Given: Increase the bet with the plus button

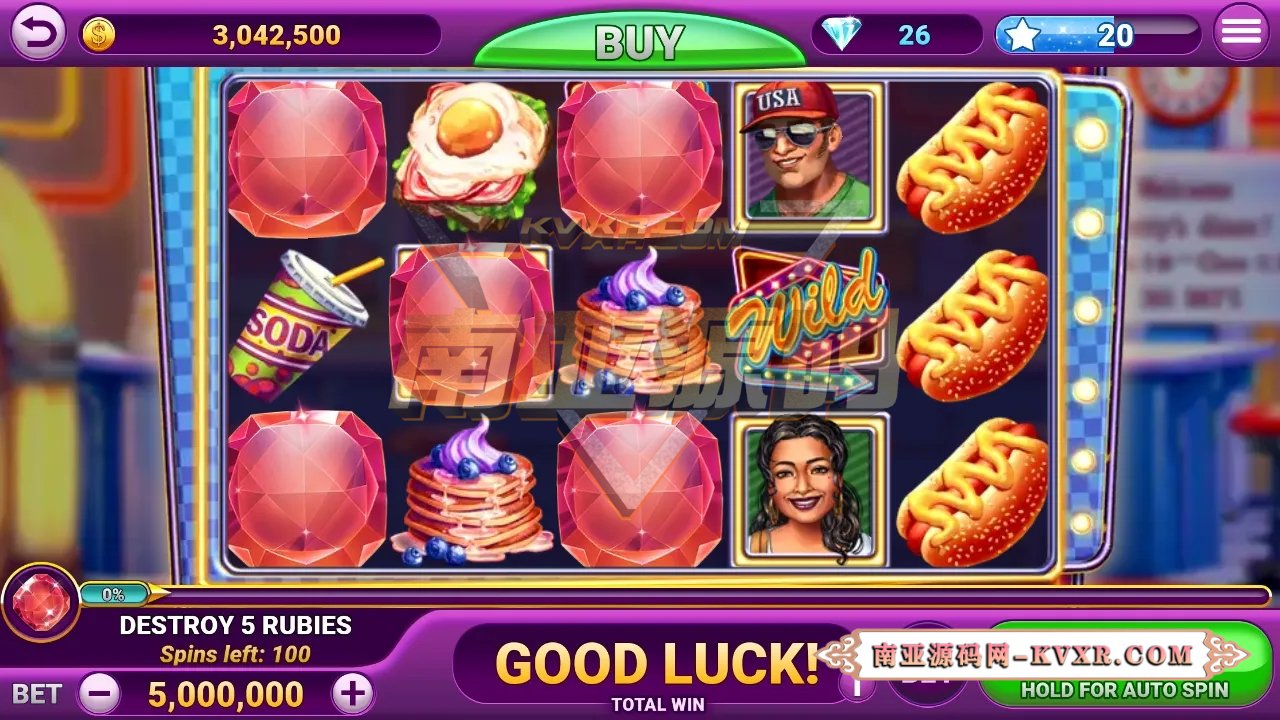Looking at the screenshot, I should [x=351, y=691].
